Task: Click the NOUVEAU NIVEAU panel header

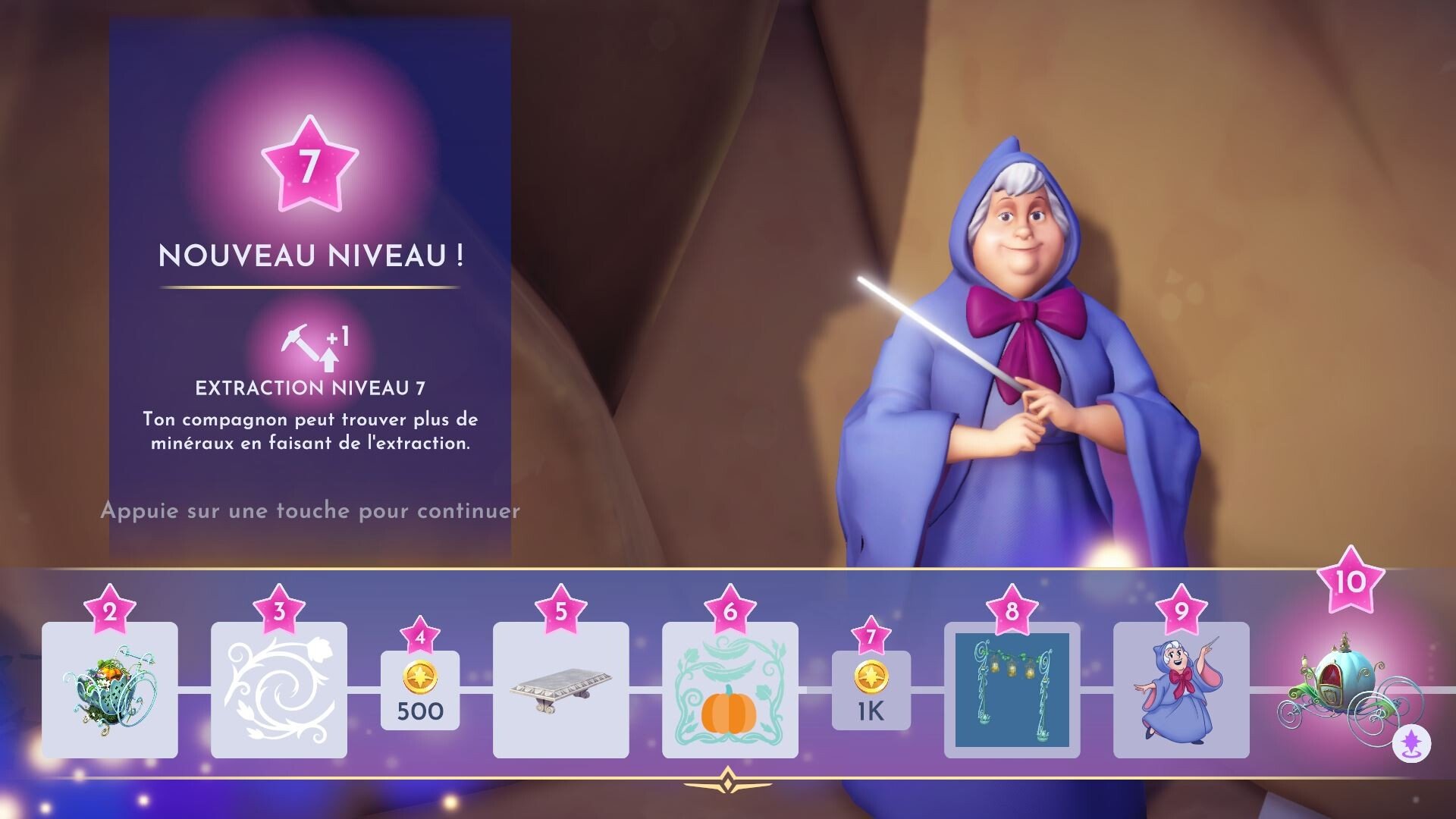Action: [309, 257]
